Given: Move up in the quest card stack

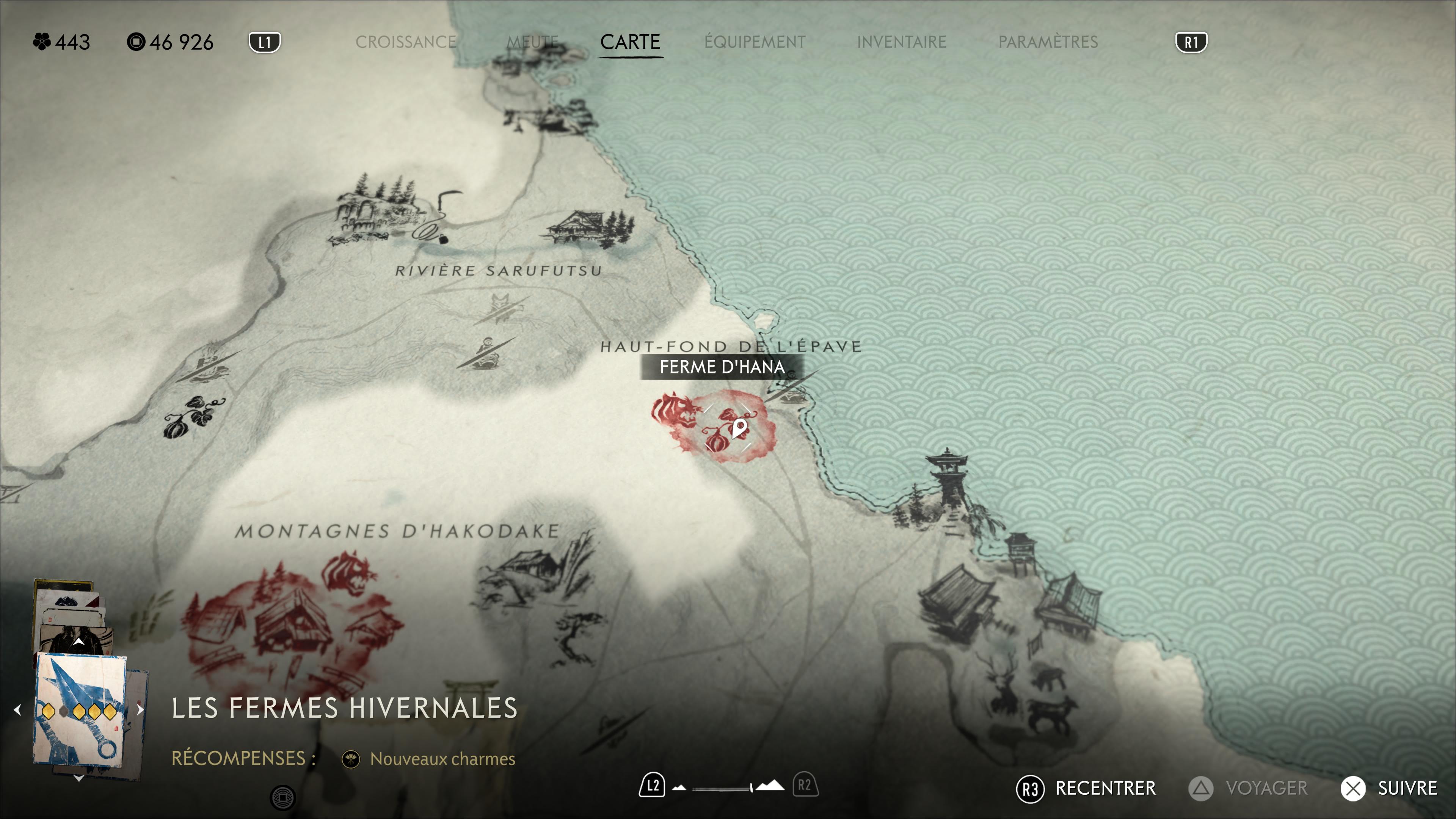Looking at the screenshot, I should [78, 642].
